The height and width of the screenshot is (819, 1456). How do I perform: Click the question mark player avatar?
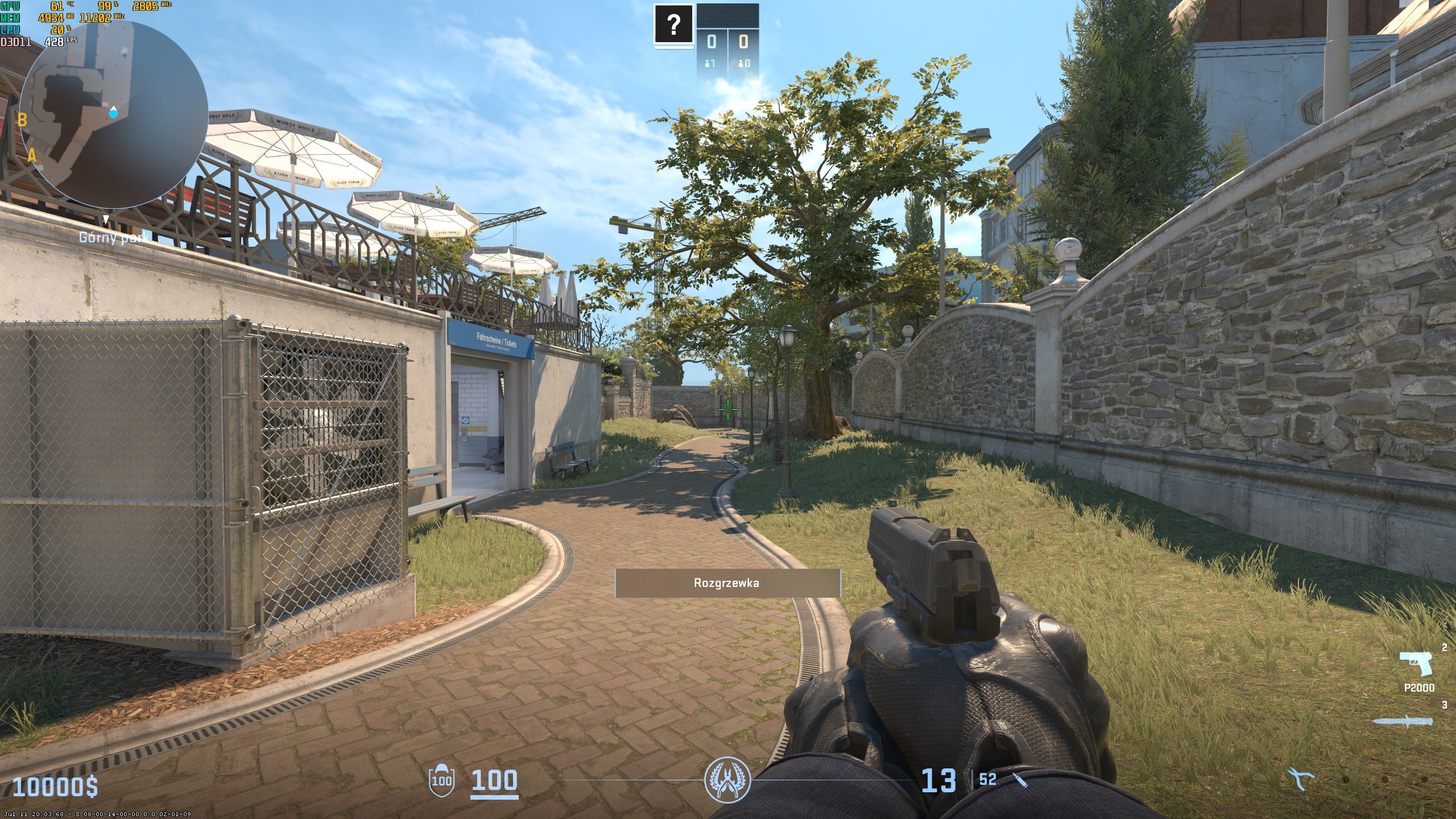click(674, 24)
